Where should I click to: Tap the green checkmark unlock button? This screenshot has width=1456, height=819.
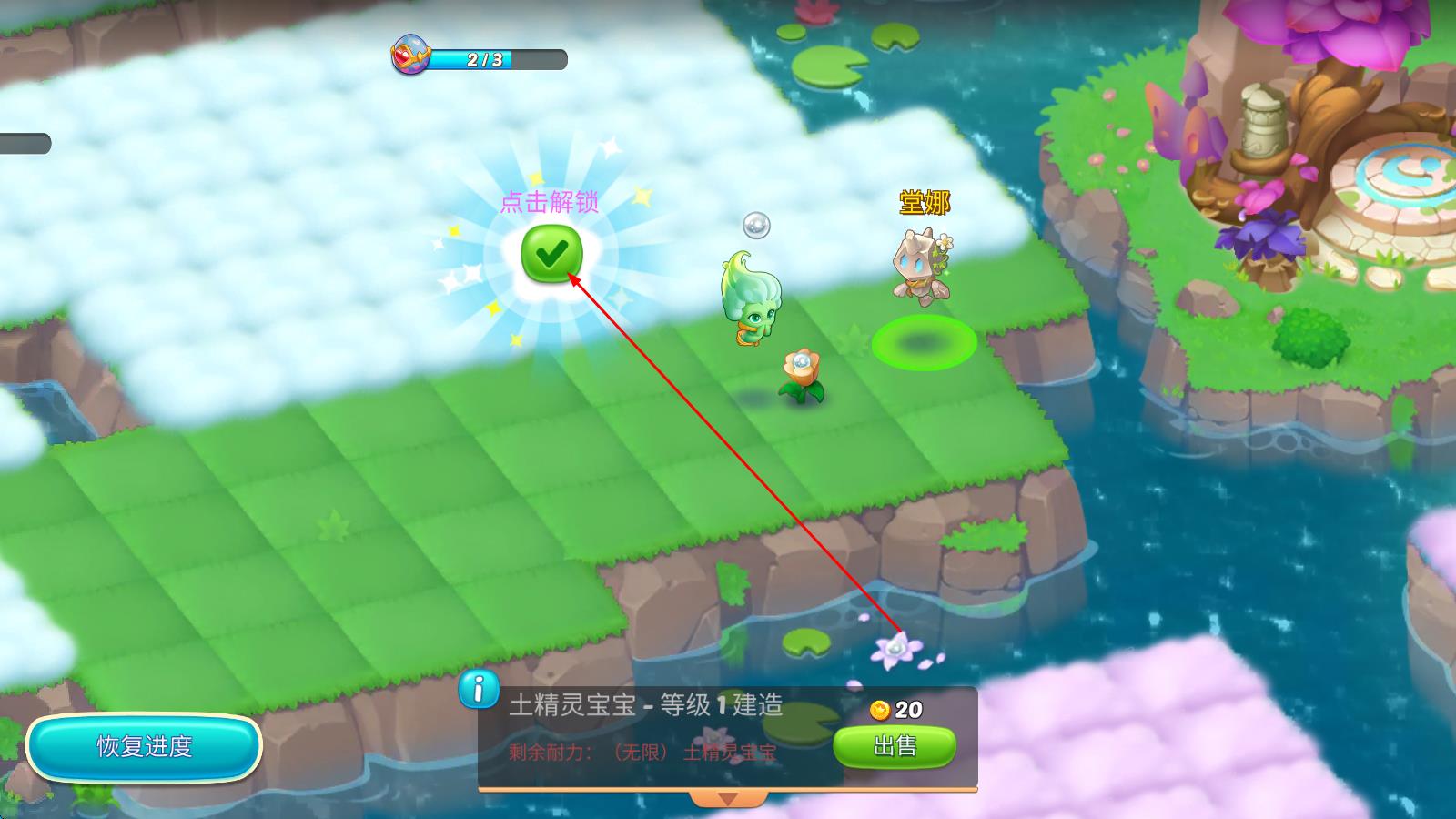551,254
